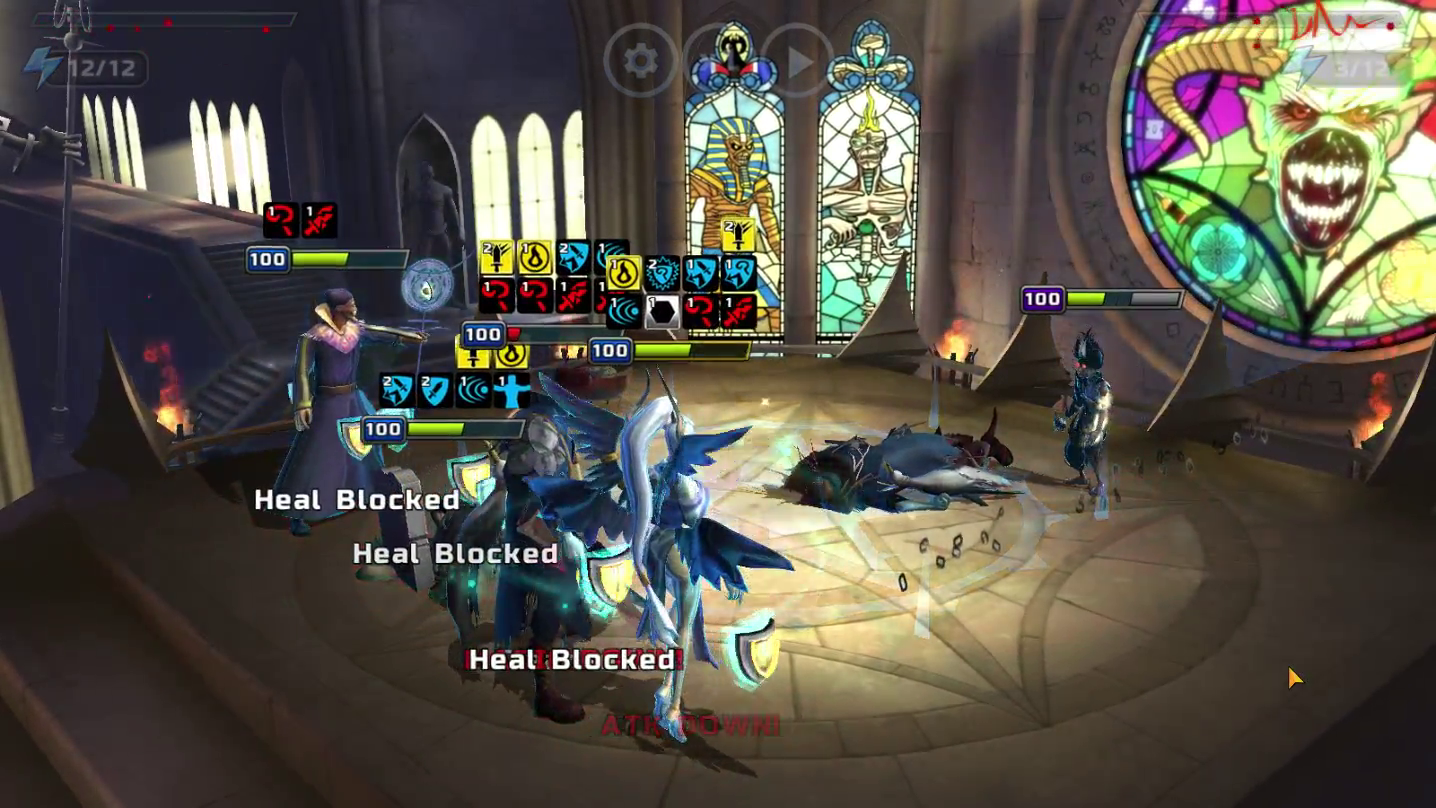The width and height of the screenshot is (1436, 808).
Task: Open settings with the gear button
Action: coord(640,62)
